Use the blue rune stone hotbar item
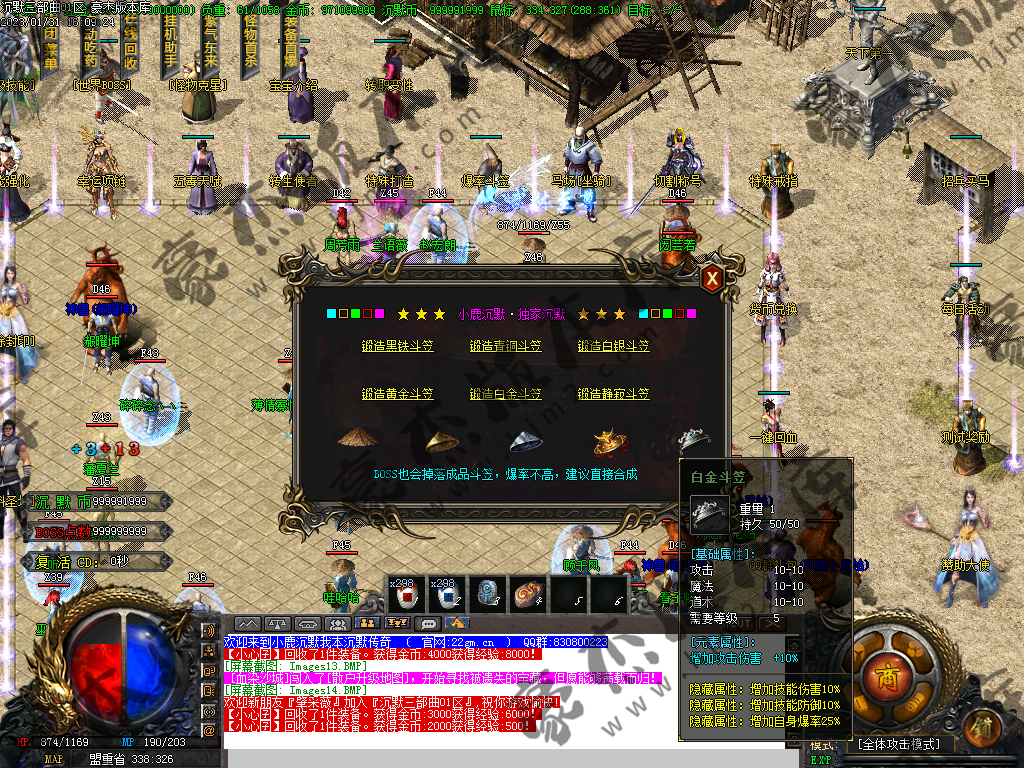 [x=489, y=596]
